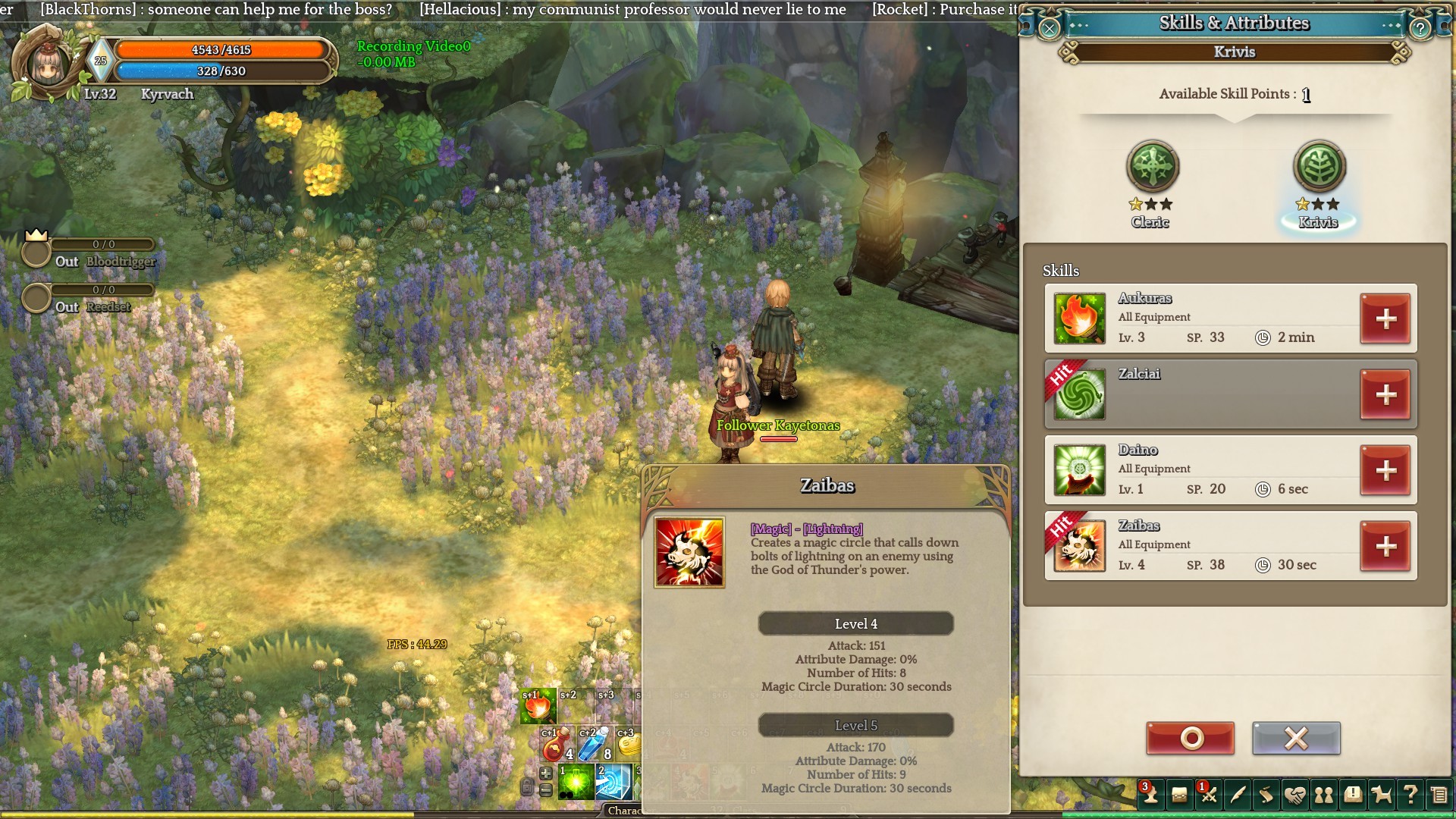This screenshot has height=819, width=1456.
Task: Confirm skill changes with the red circle button
Action: coord(1191,738)
